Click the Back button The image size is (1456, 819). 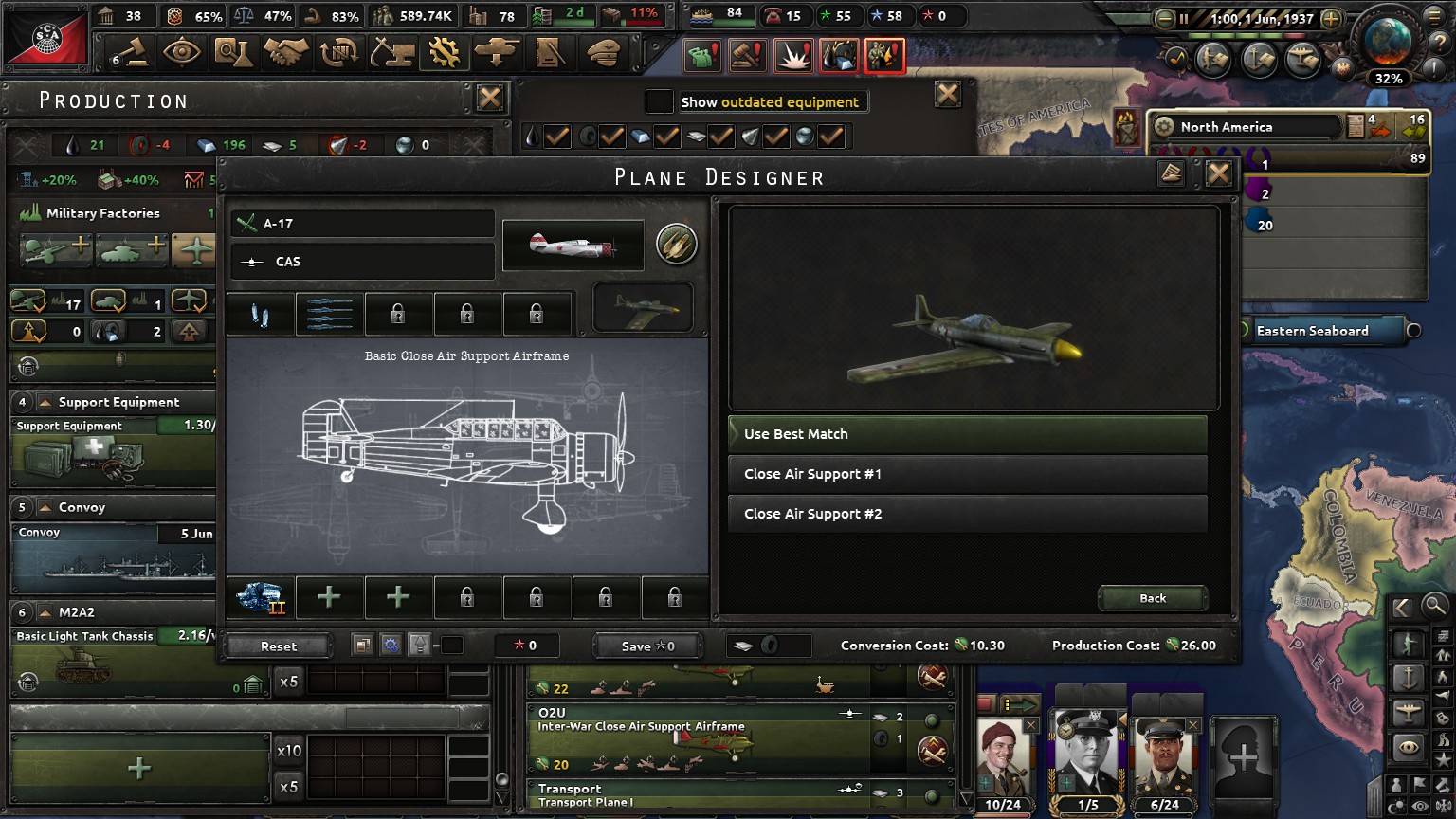pyautogui.click(x=1153, y=598)
